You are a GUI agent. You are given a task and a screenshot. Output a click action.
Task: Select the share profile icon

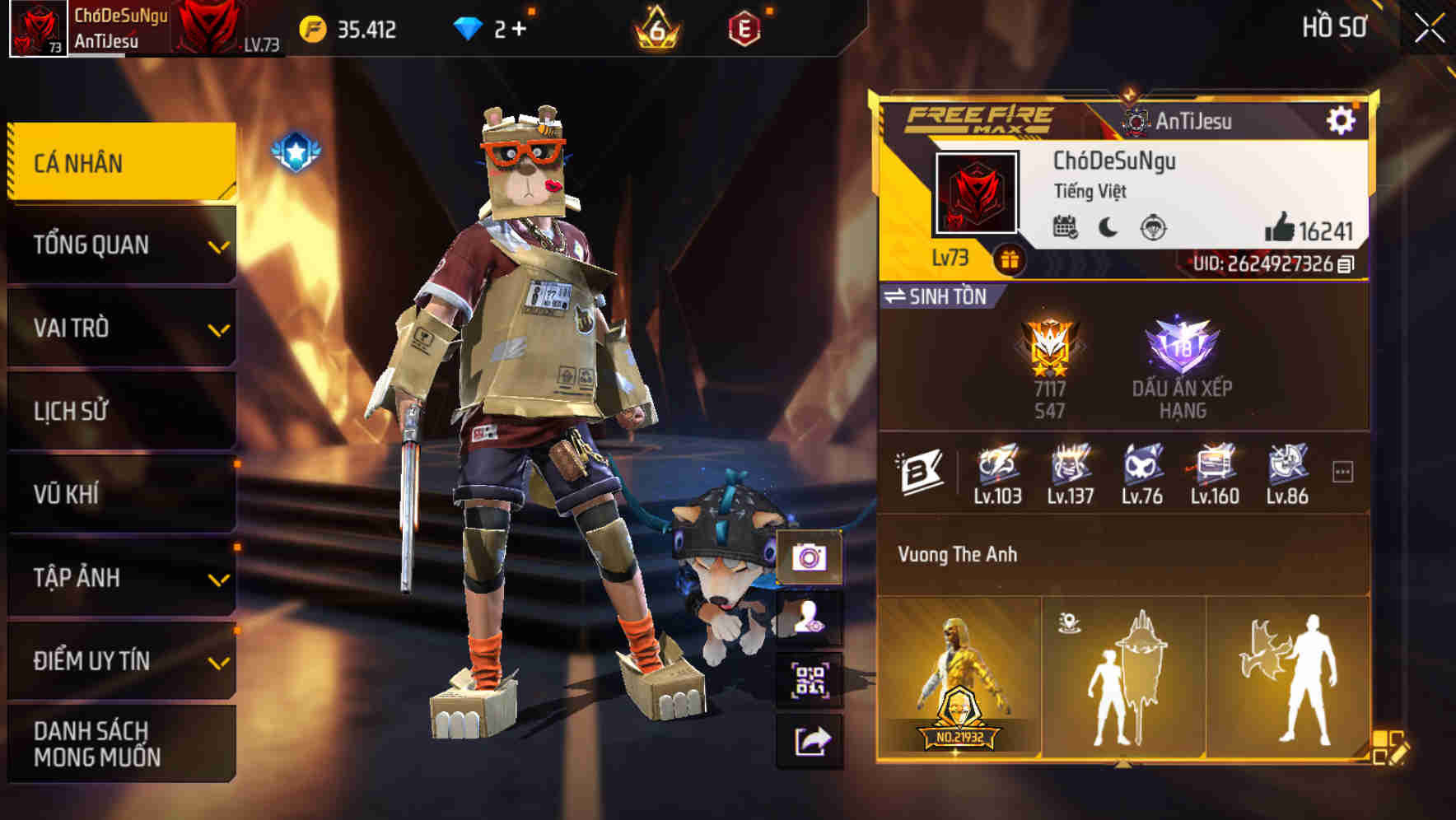pyautogui.click(x=810, y=740)
